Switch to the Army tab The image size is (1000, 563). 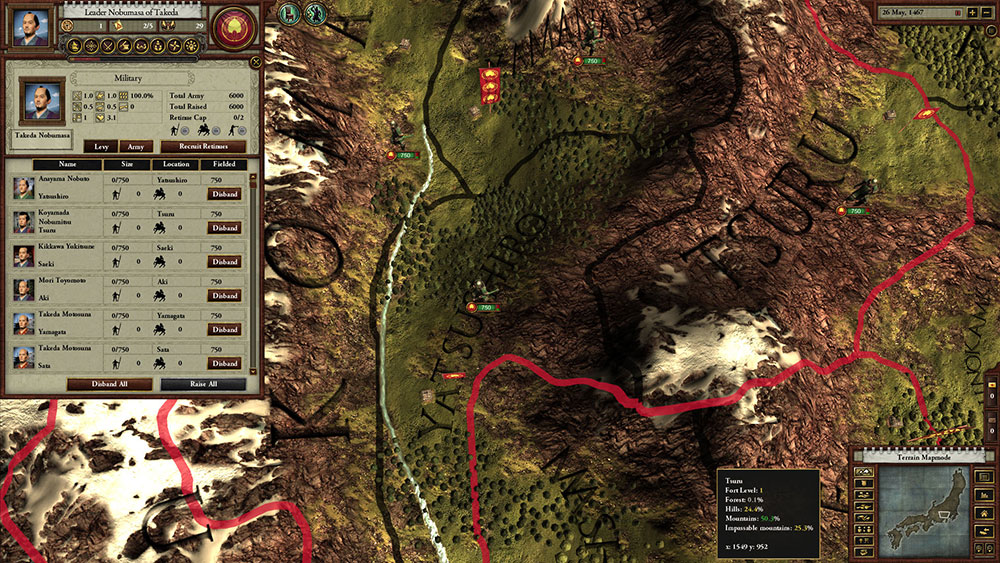point(136,146)
